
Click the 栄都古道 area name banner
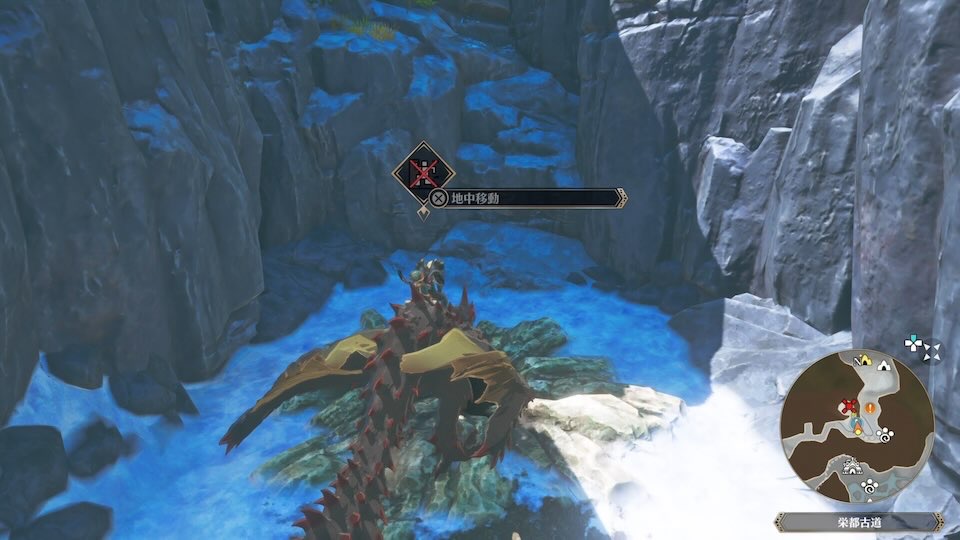[856, 521]
